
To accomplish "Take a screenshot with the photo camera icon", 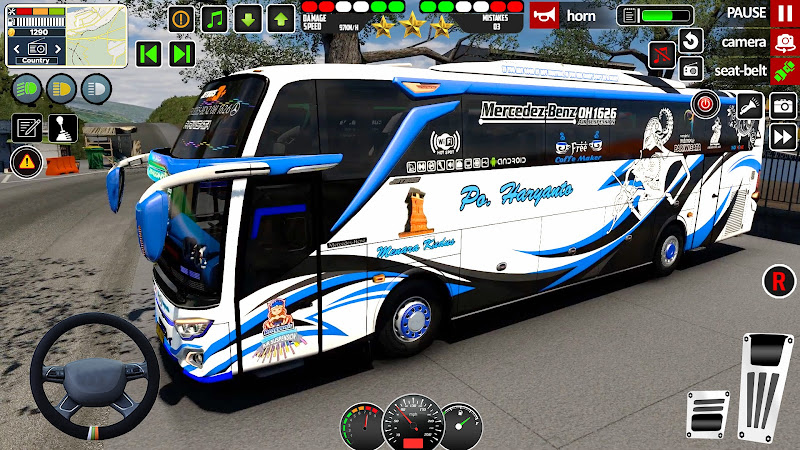I will [x=782, y=105].
